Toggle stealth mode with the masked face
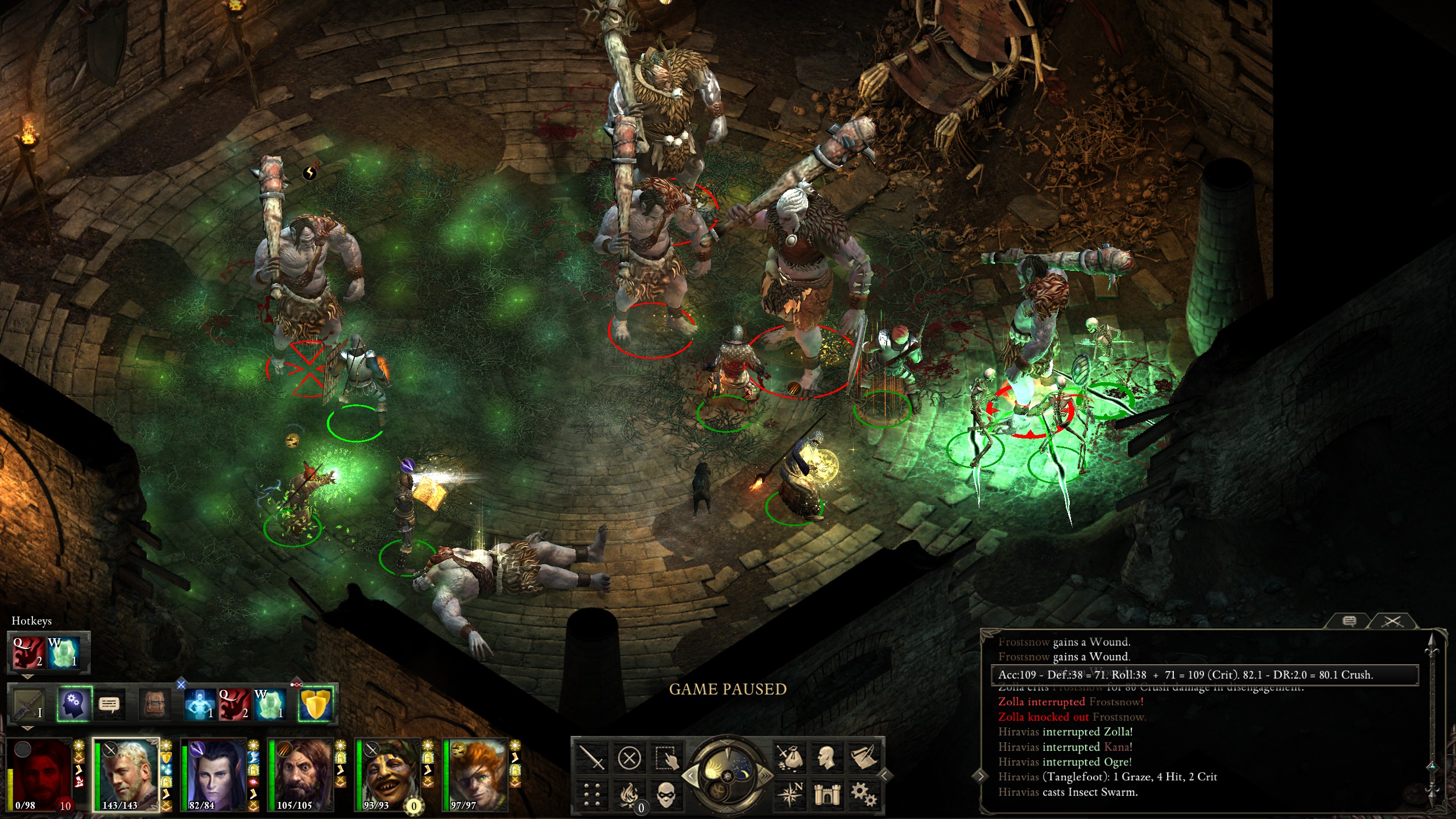The image size is (1456, 819). click(667, 795)
